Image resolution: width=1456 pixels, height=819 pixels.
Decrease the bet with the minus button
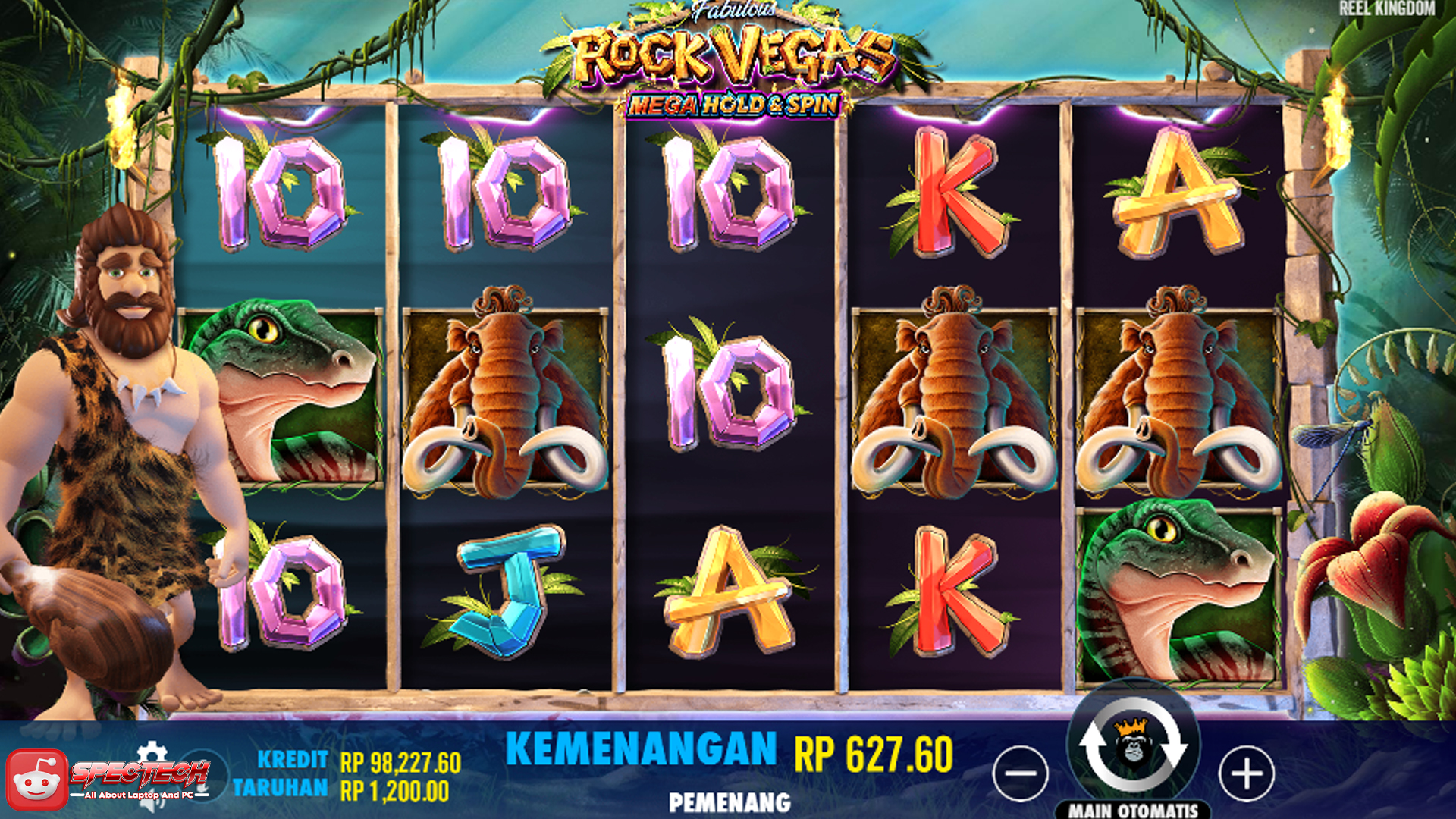(1022, 775)
